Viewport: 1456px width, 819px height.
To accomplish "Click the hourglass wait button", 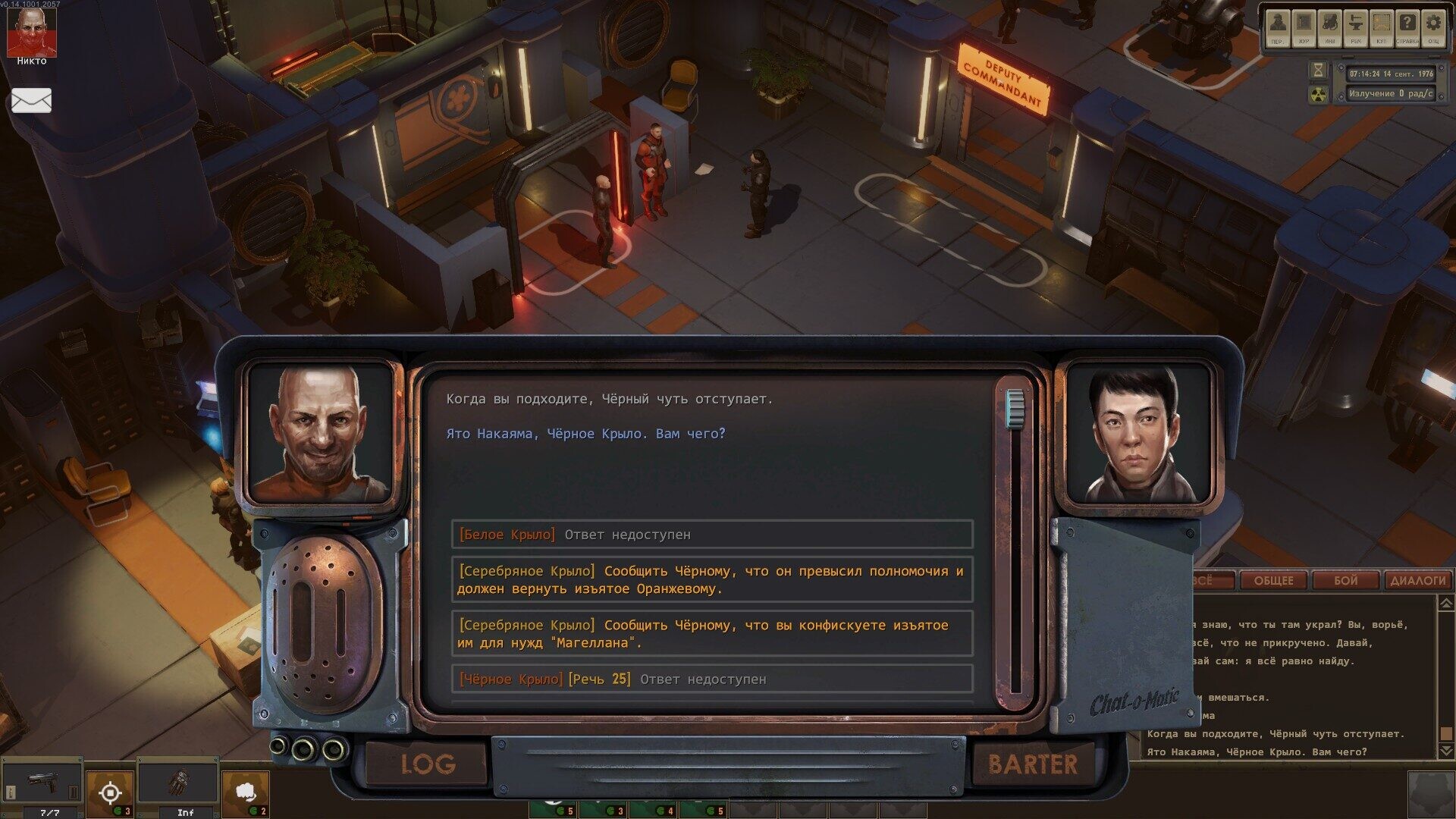I will pos(1319,71).
